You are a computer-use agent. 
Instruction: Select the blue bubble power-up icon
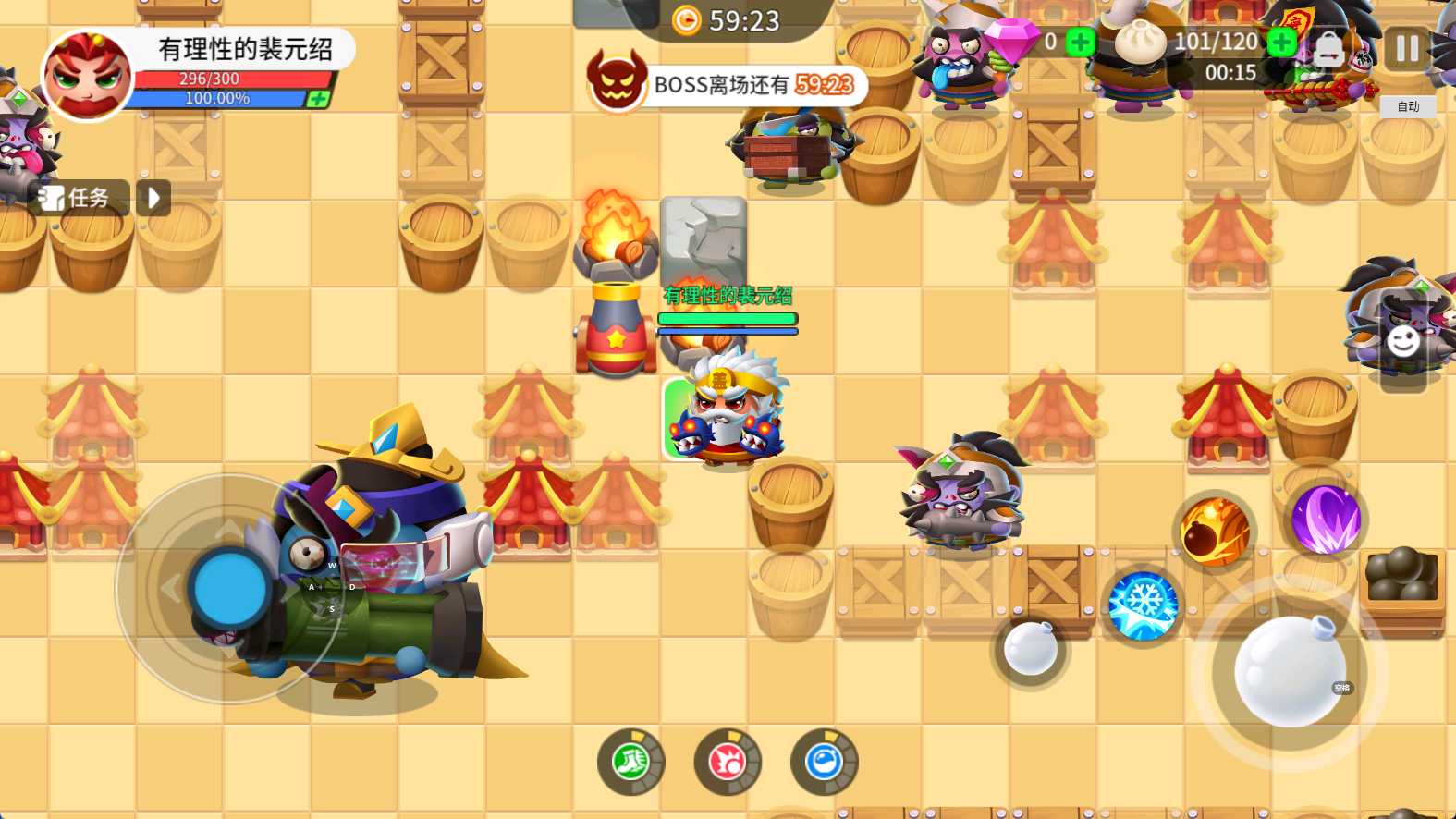(824, 763)
